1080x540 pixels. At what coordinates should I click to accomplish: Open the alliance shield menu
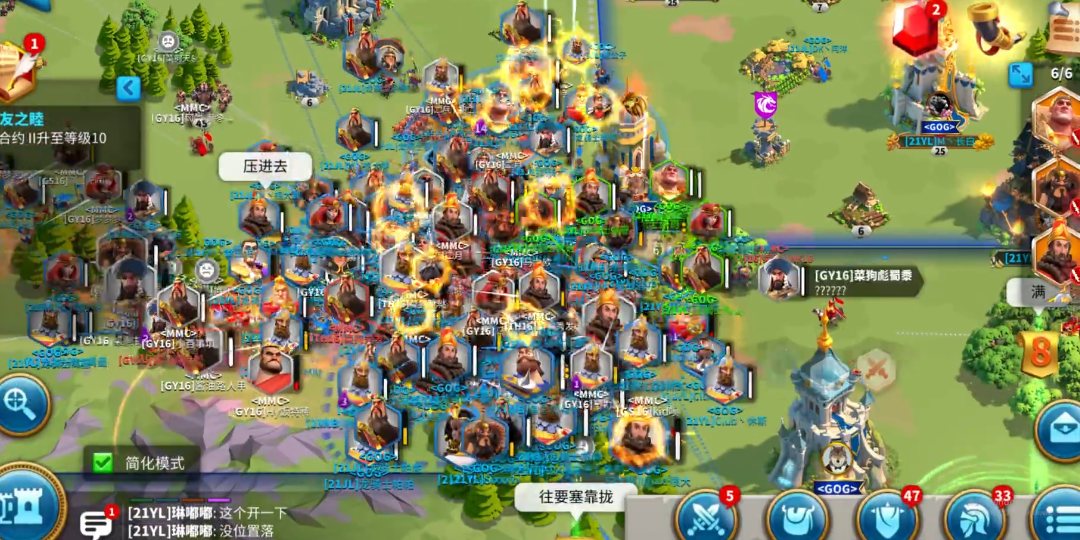[886, 518]
